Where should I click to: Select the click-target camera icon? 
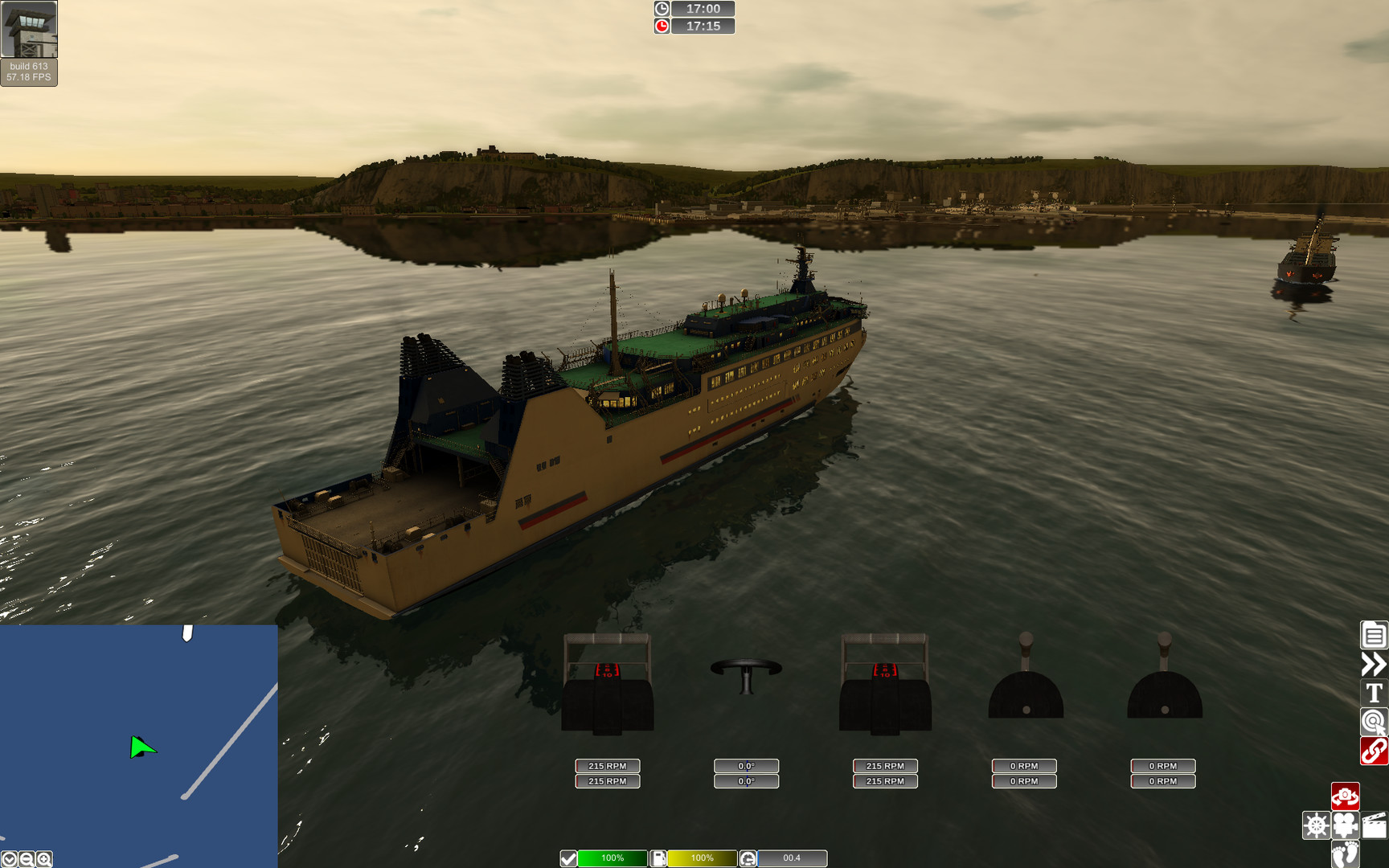click(x=1374, y=720)
